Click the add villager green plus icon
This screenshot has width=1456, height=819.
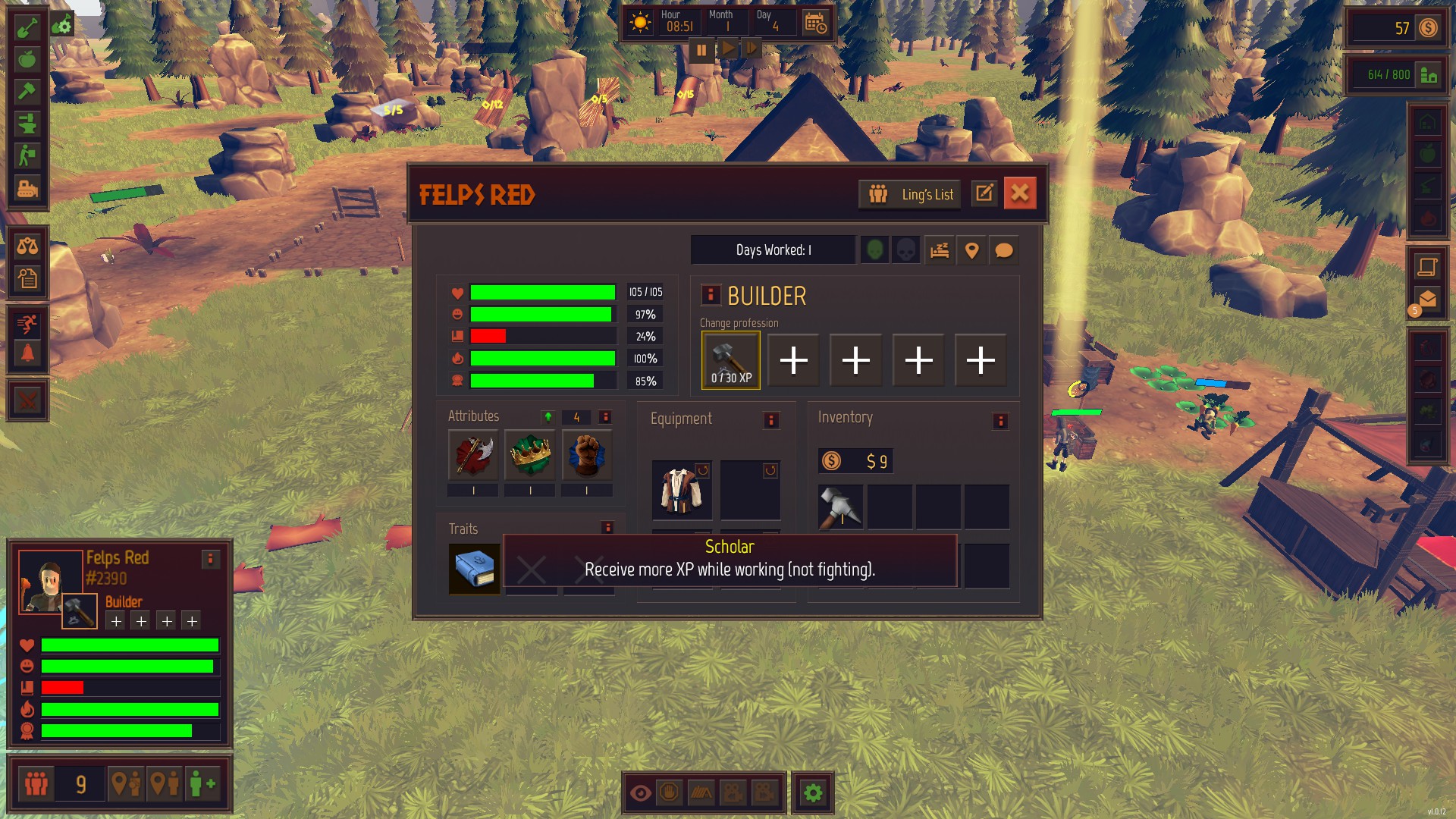click(x=202, y=783)
